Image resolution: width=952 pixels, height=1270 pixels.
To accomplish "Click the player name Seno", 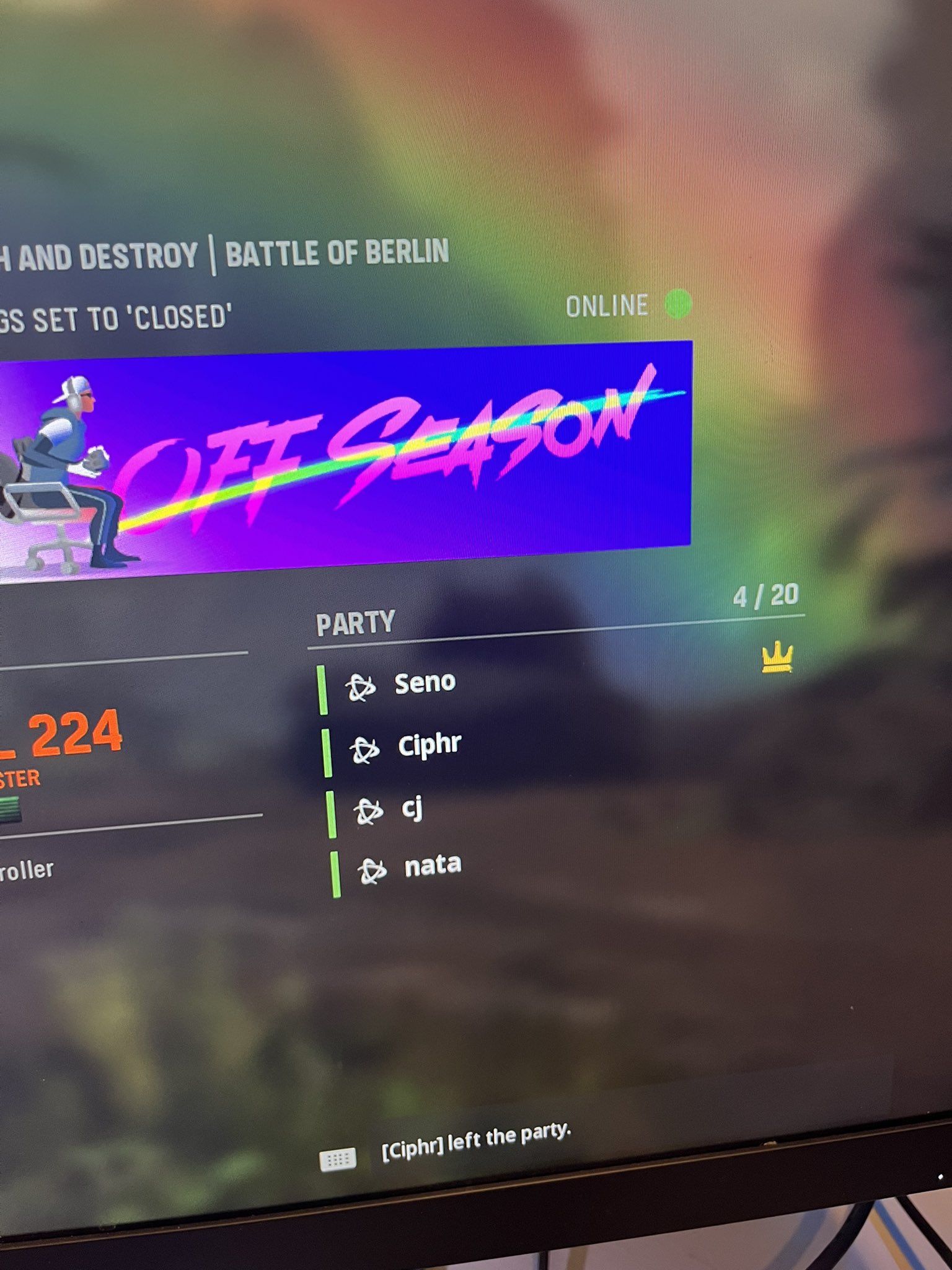I will [x=425, y=683].
